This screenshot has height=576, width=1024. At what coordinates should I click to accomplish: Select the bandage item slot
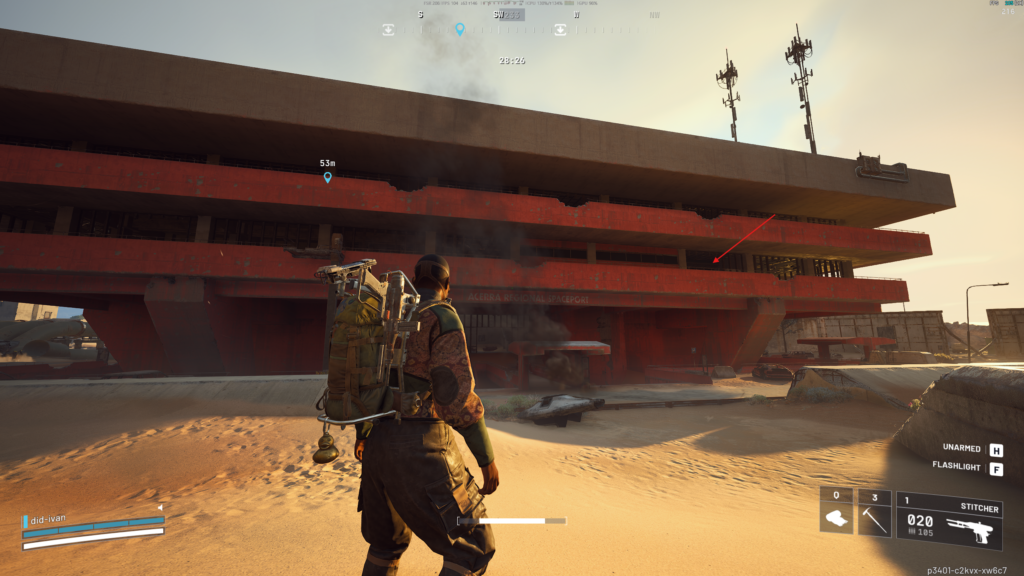(x=836, y=512)
